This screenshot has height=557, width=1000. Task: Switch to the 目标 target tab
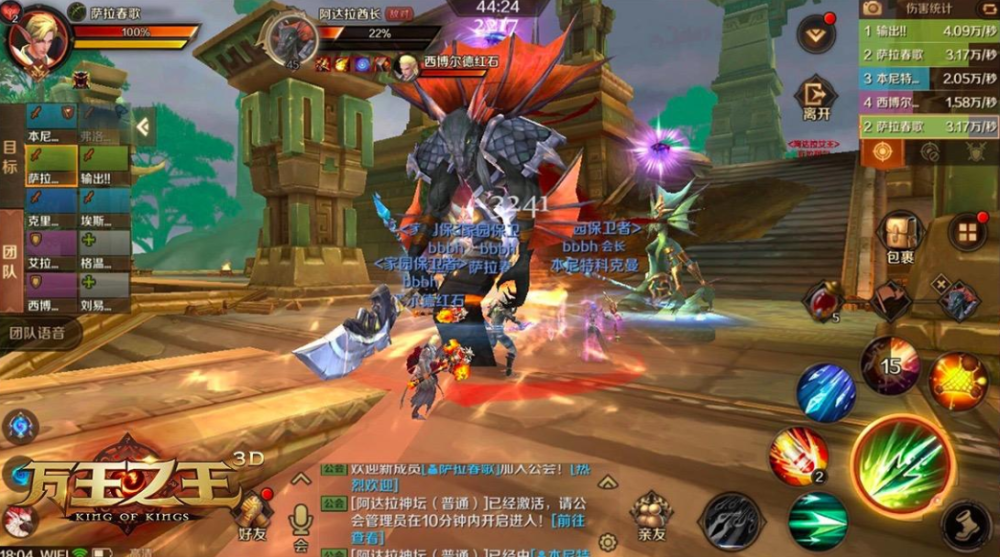click(11, 153)
